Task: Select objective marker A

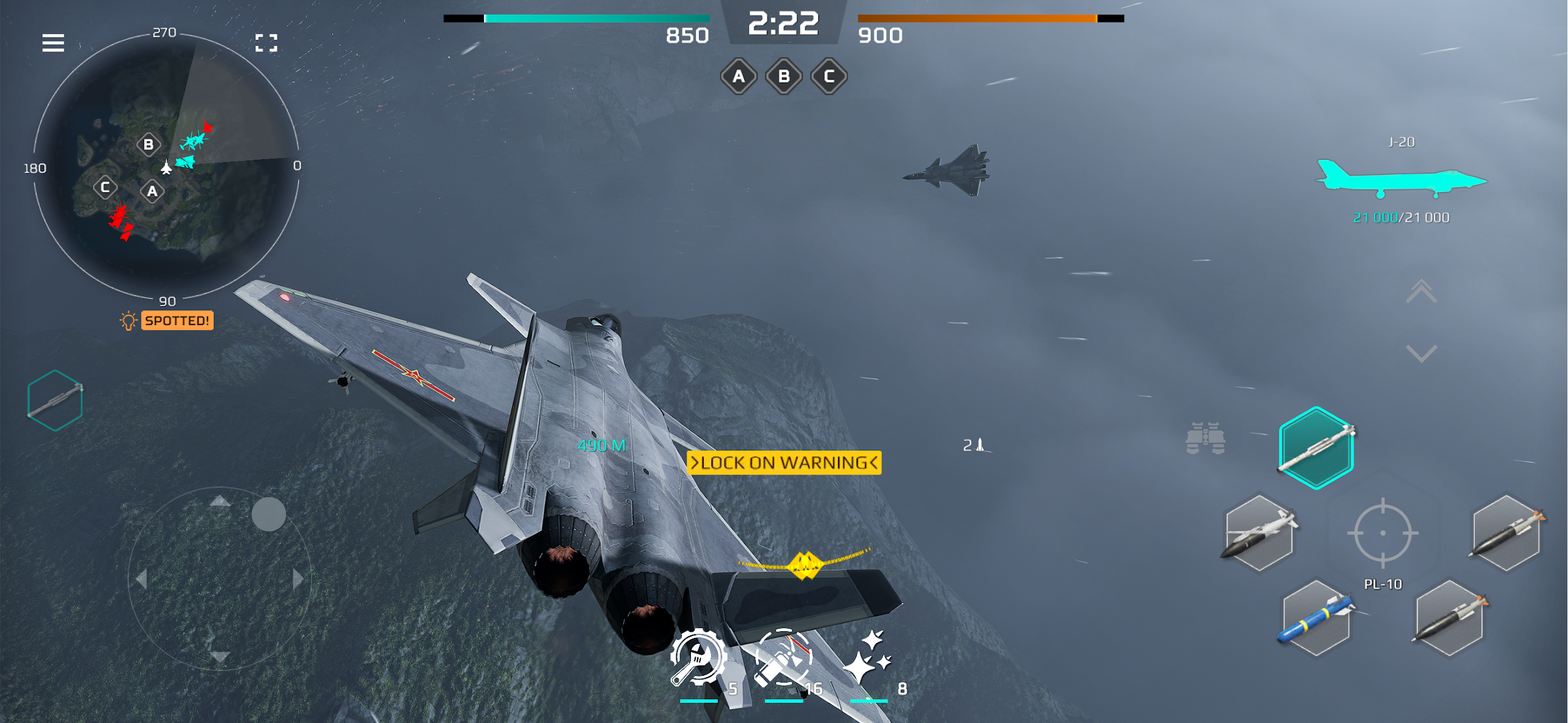Action: pyautogui.click(x=738, y=77)
